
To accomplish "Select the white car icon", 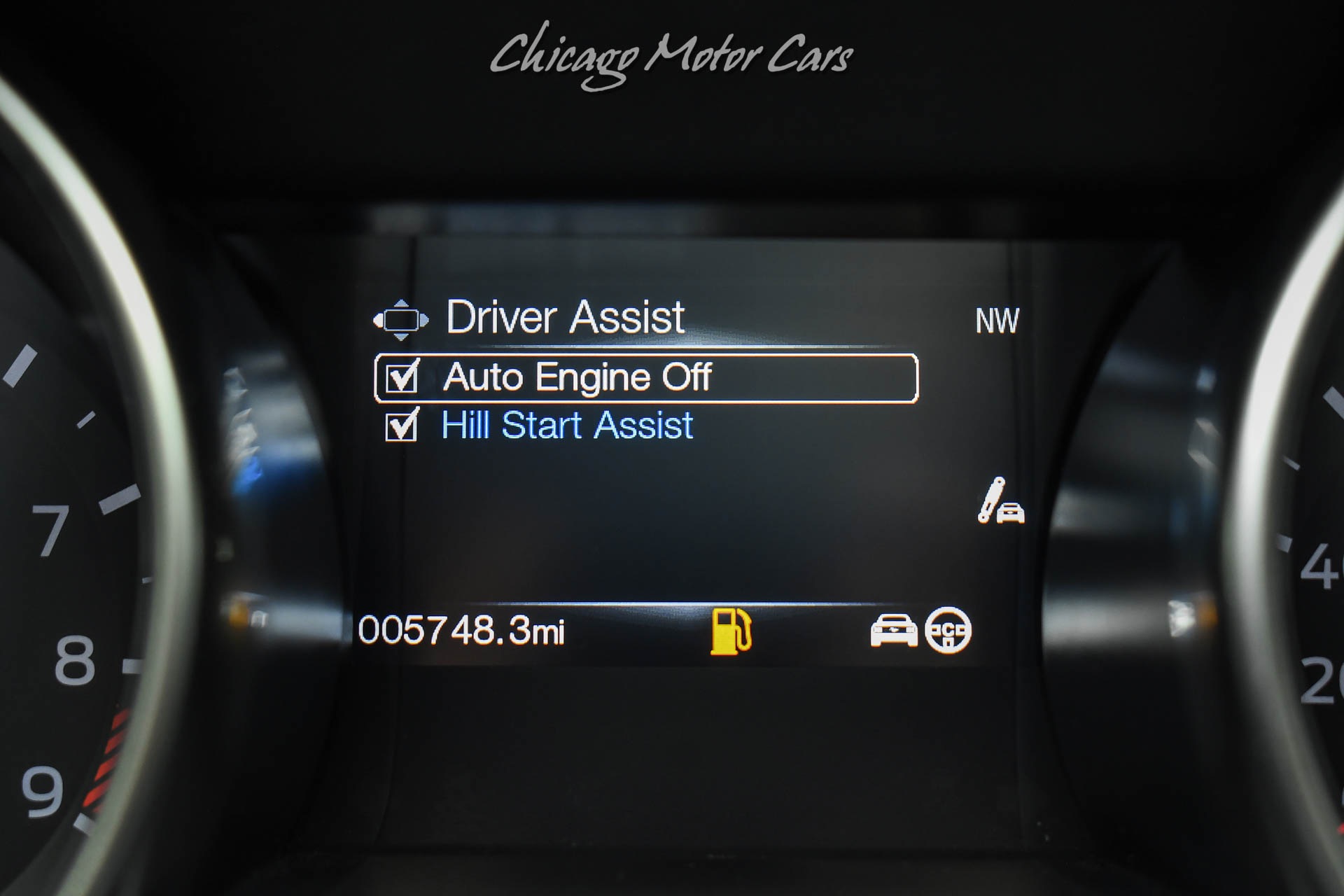I will [893, 631].
